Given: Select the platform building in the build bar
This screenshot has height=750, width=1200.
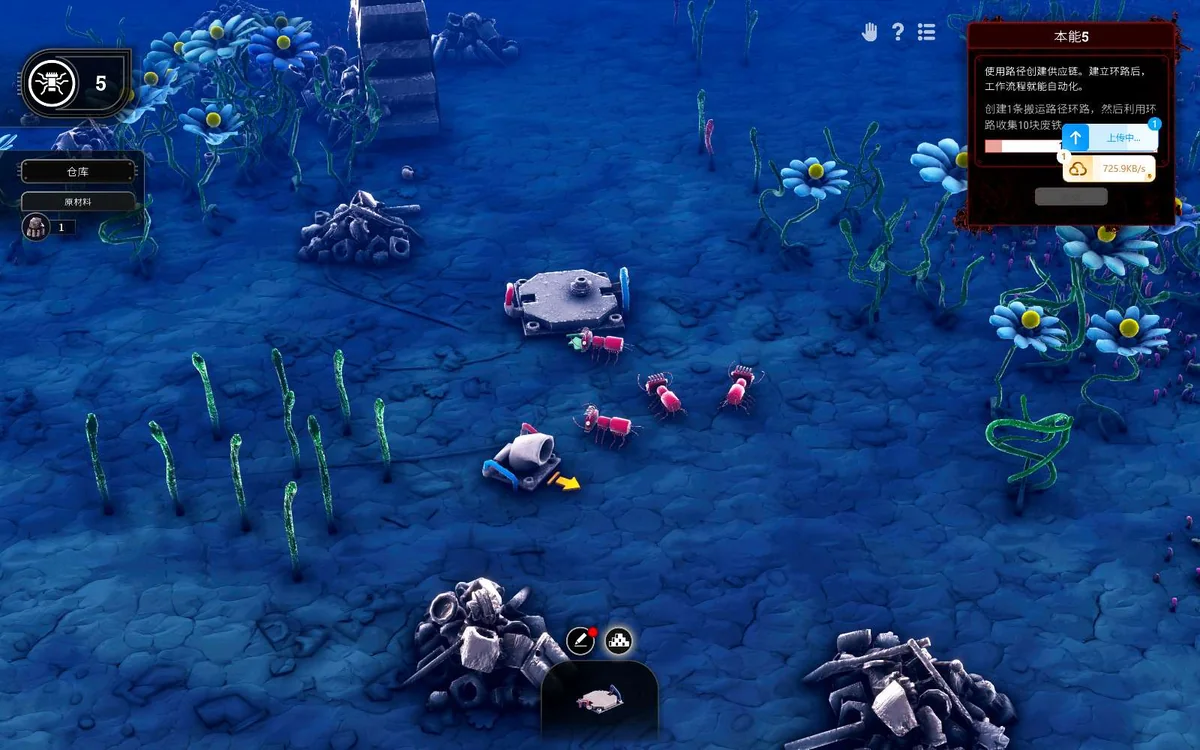Looking at the screenshot, I should point(600,701).
